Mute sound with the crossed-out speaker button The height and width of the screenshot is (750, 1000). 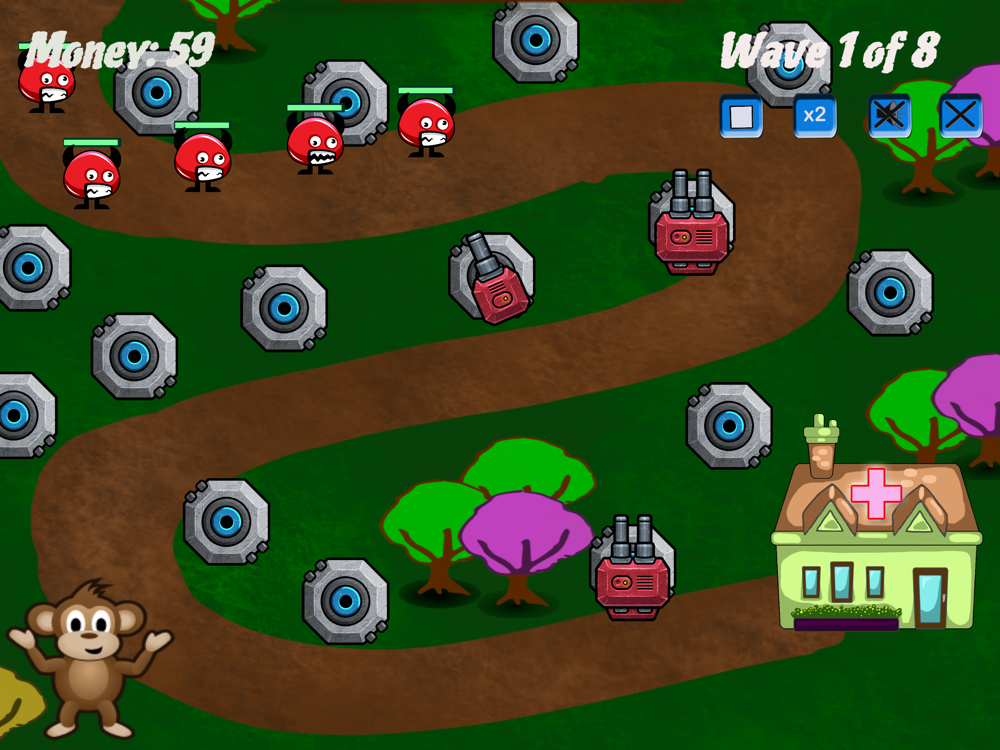889,116
